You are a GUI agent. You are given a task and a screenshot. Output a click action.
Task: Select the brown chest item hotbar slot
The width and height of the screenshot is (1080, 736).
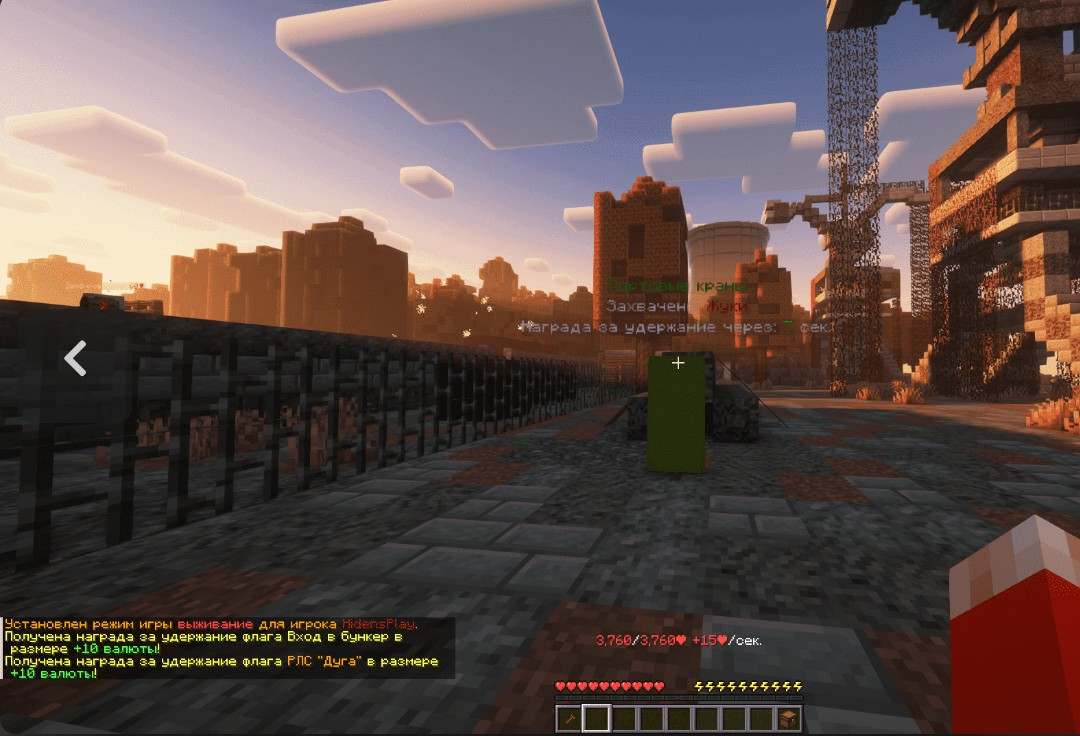pyautogui.click(x=789, y=718)
